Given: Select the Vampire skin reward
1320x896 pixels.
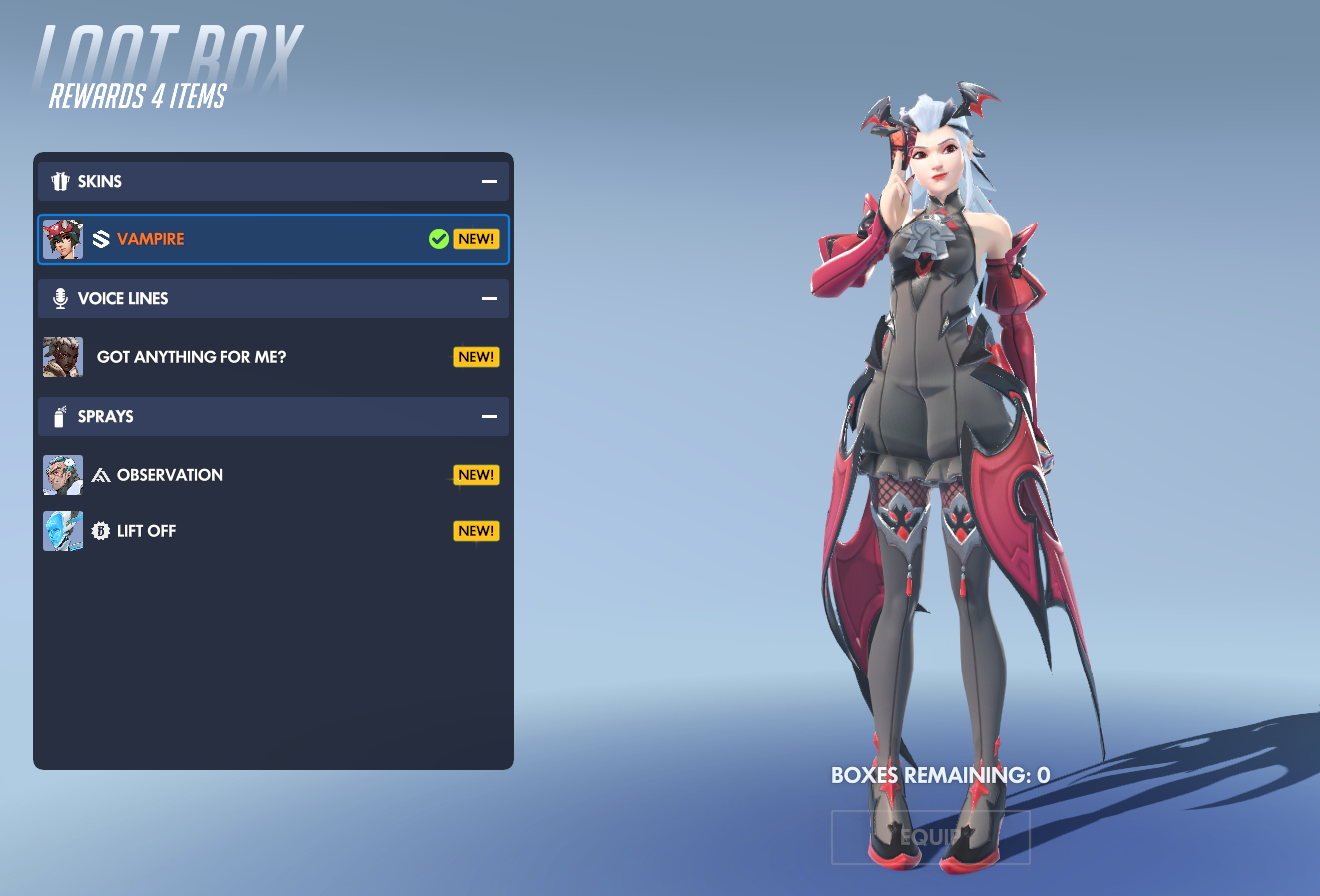Looking at the screenshot, I should (x=272, y=239).
